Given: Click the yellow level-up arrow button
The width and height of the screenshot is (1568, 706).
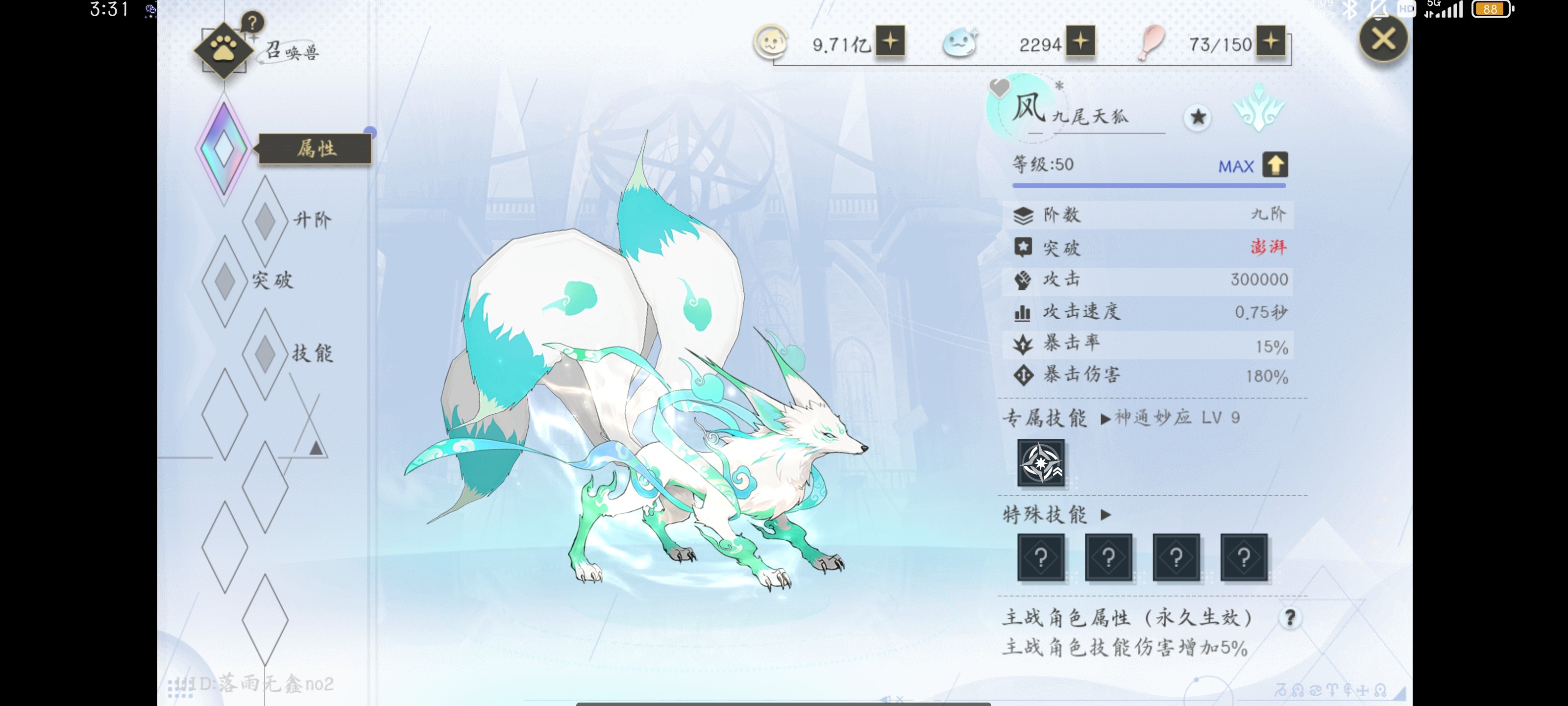Looking at the screenshot, I should point(1274,165).
